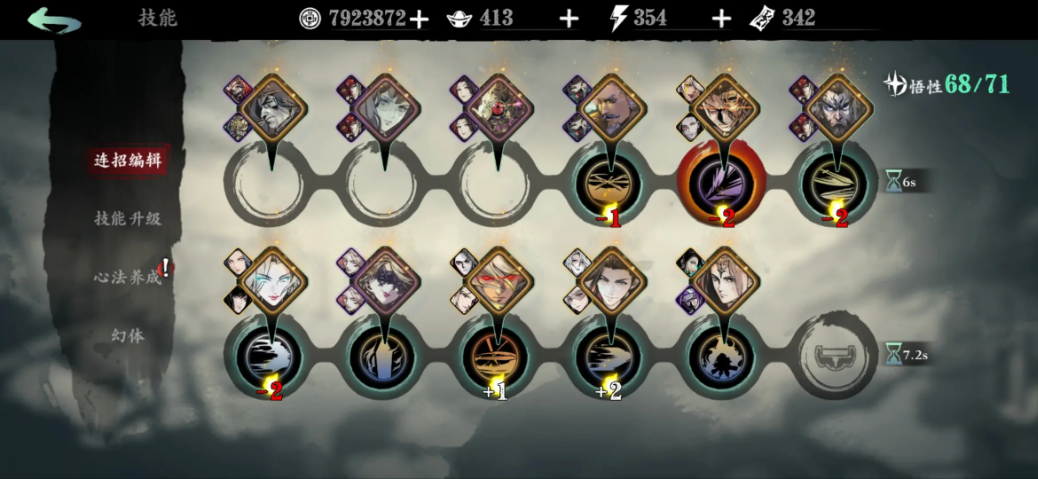The image size is (1038, 479).
Task: Add lightning energy with the plus after 354
Action: [720, 18]
